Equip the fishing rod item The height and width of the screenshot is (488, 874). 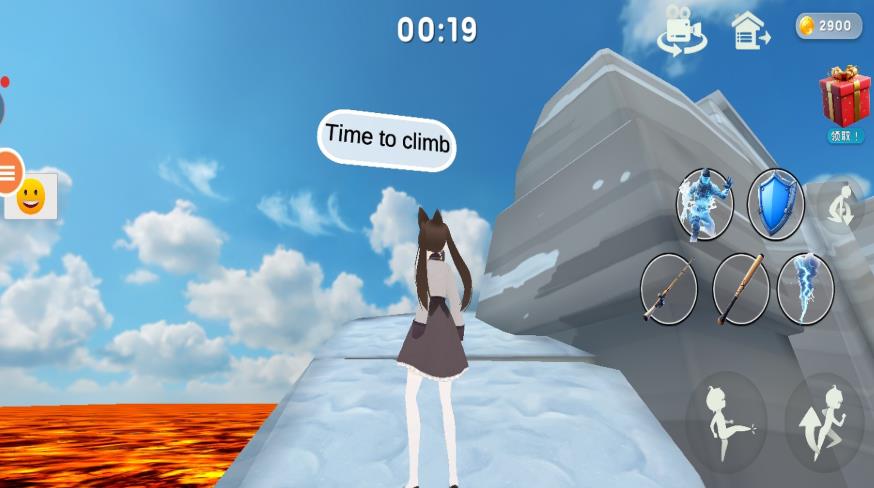click(x=668, y=288)
